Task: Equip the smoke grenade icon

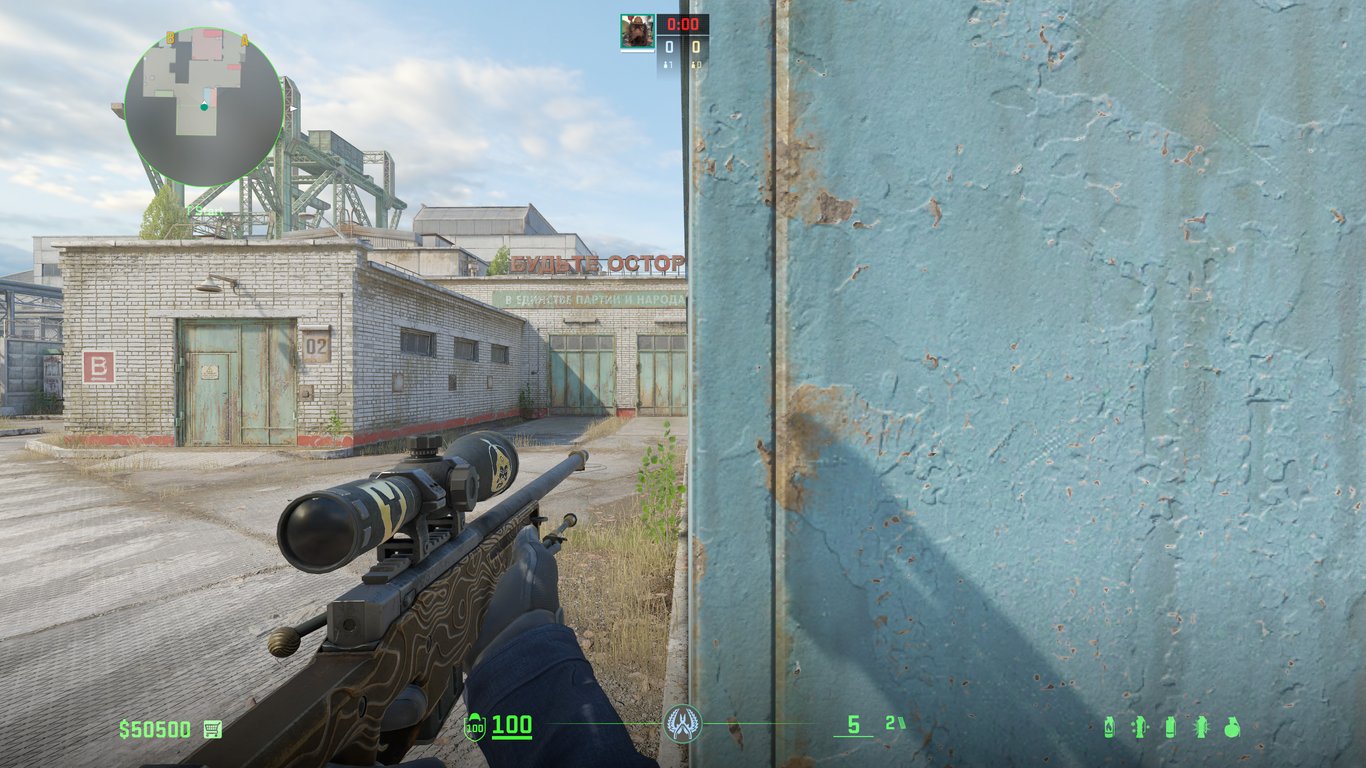Action: (x=1170, y=727)
